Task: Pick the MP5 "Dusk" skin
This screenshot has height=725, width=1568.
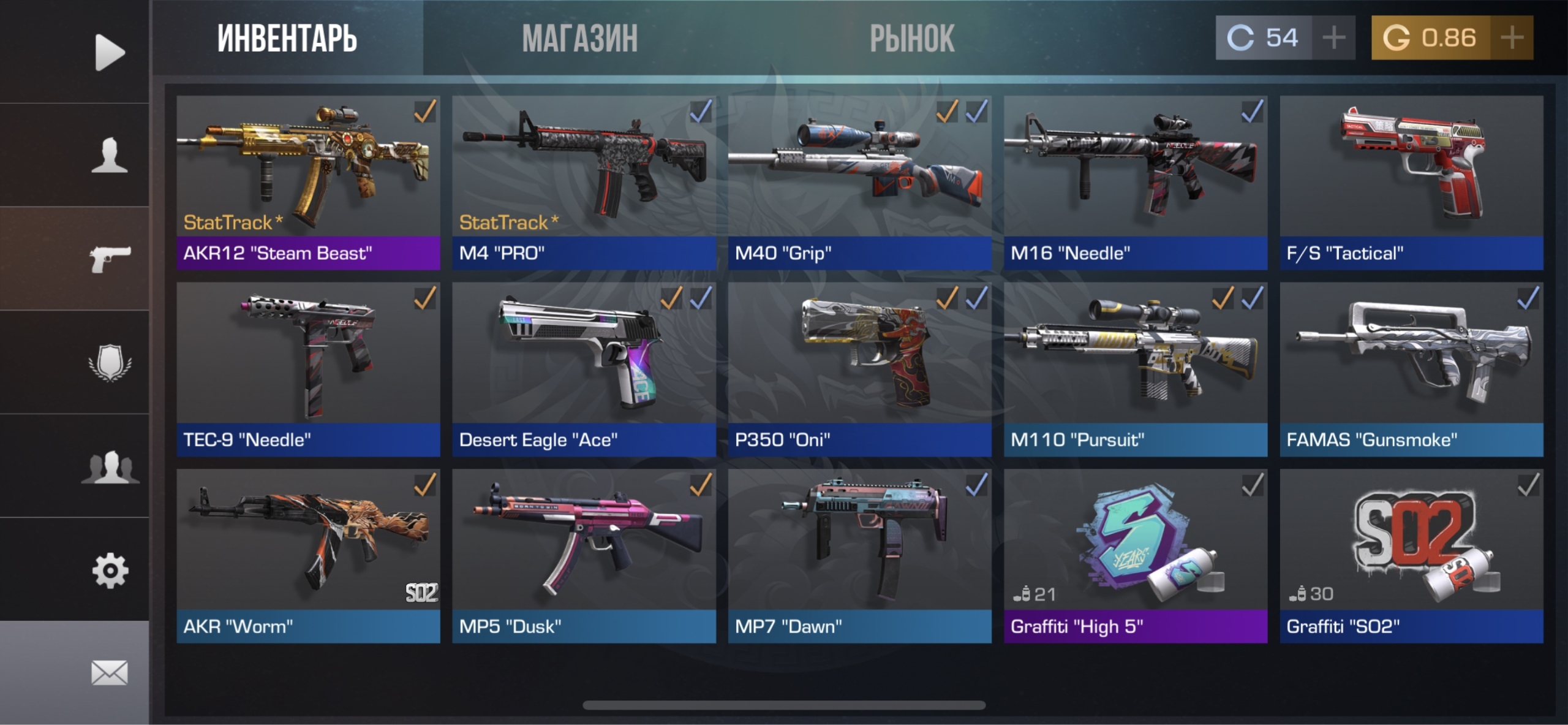Action: (584, 556)
